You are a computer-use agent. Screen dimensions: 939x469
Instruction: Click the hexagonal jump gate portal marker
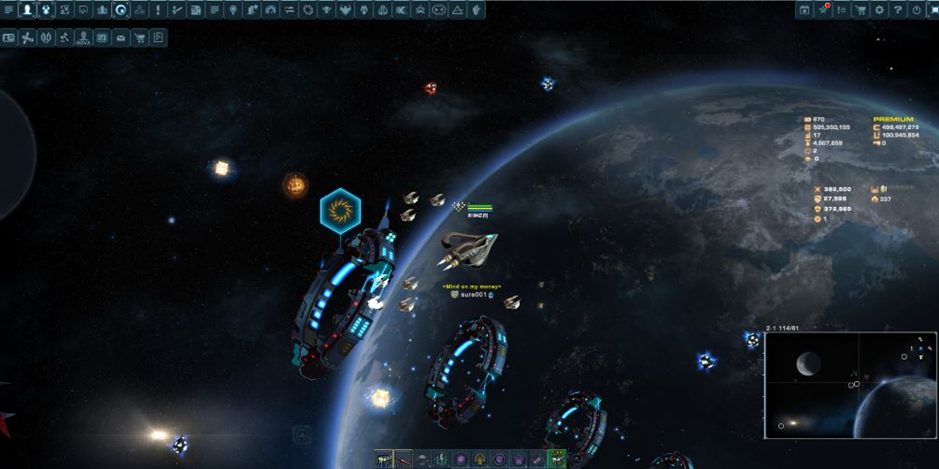(x=340, y=211)
